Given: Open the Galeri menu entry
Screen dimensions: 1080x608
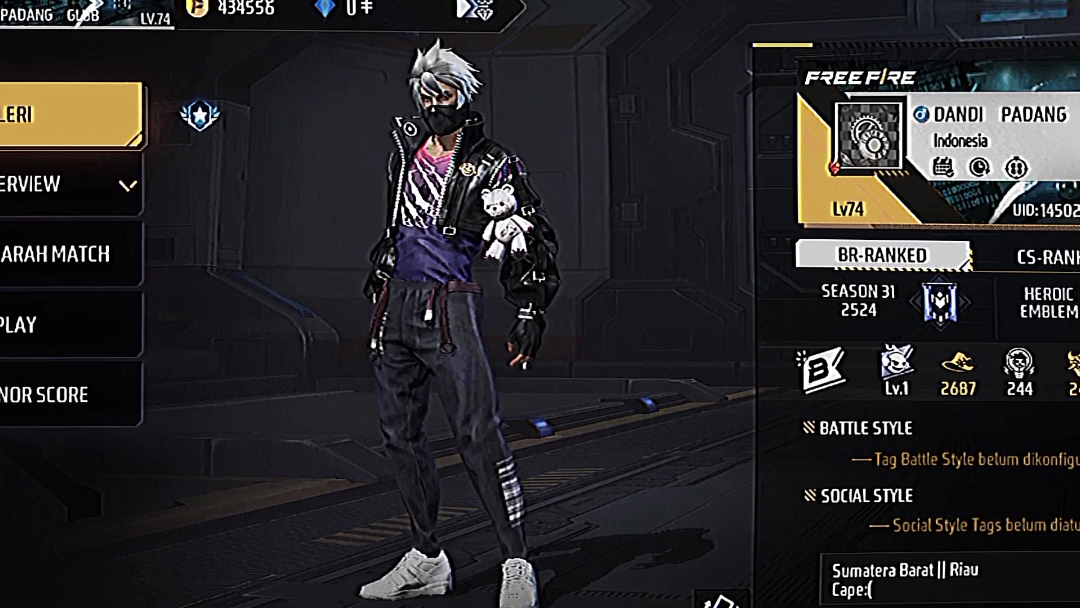Looking at the screenshot, I should [68, 114].
